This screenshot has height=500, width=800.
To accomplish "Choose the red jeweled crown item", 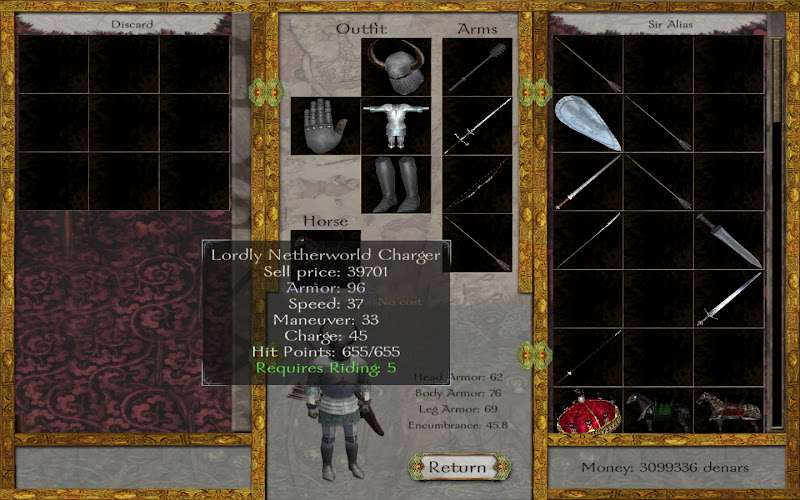I will 587,410.
